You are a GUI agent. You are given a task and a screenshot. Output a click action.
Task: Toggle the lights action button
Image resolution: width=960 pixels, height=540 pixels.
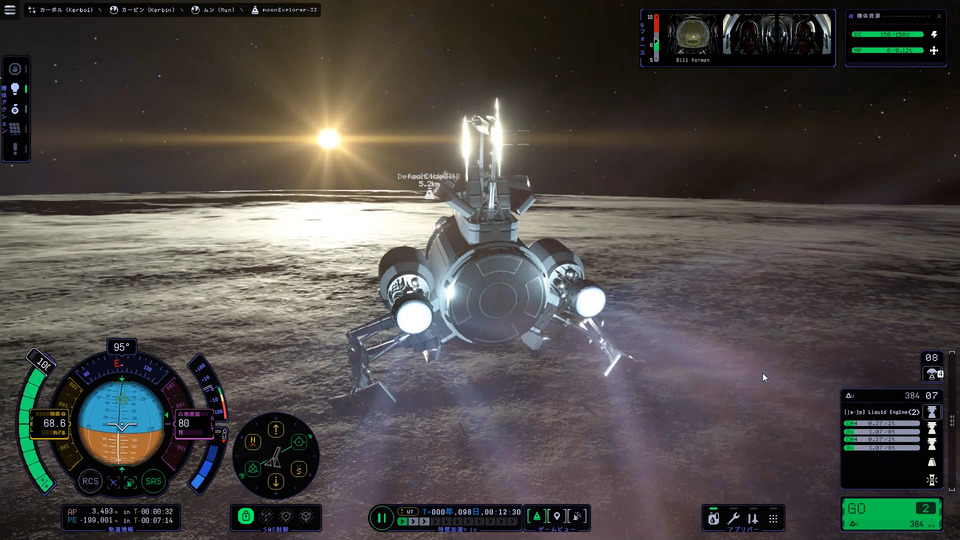15,89
